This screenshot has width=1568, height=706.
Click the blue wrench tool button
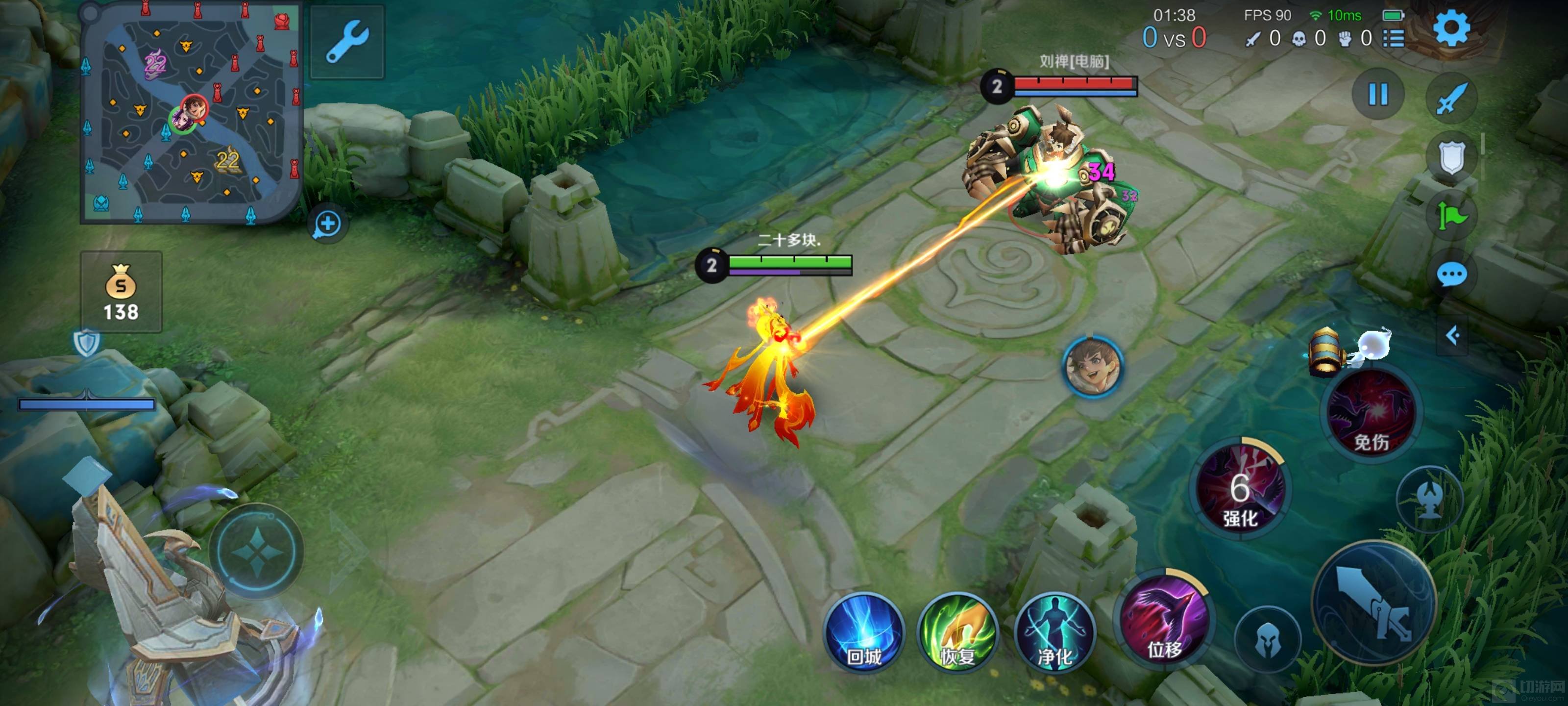coord(347,41)
